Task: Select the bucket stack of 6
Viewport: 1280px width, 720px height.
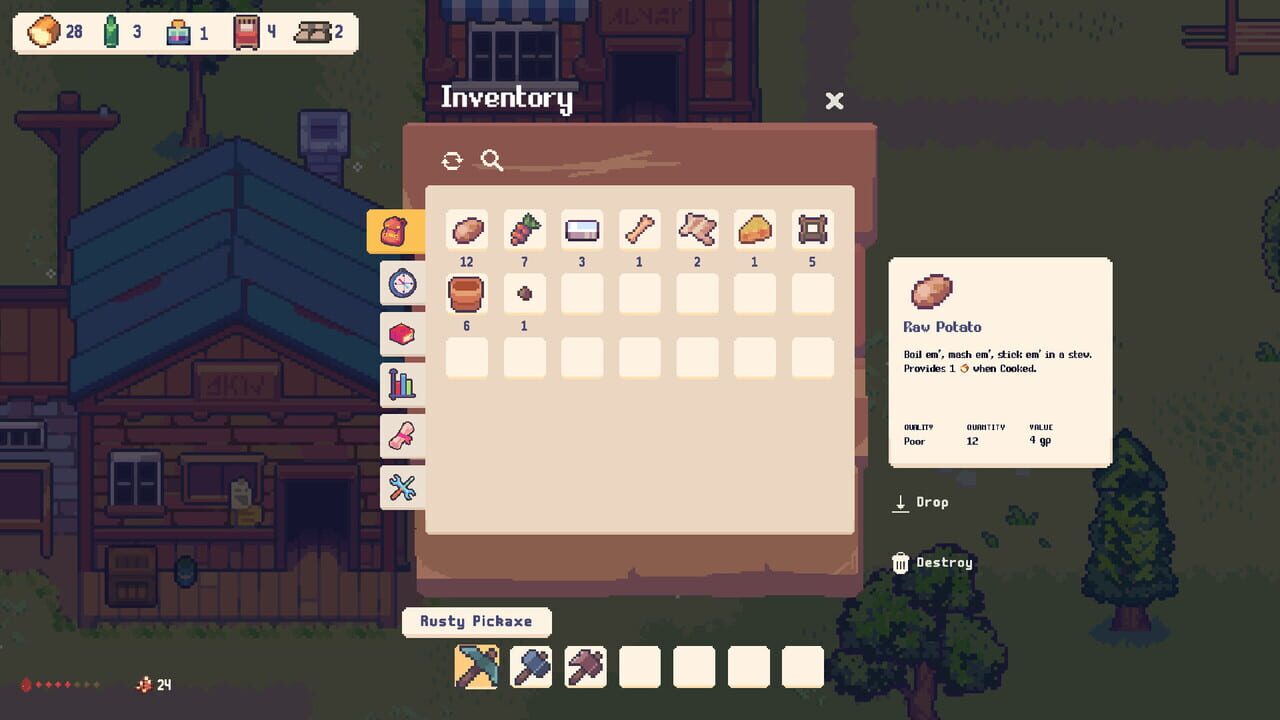Action: (466, 293)
